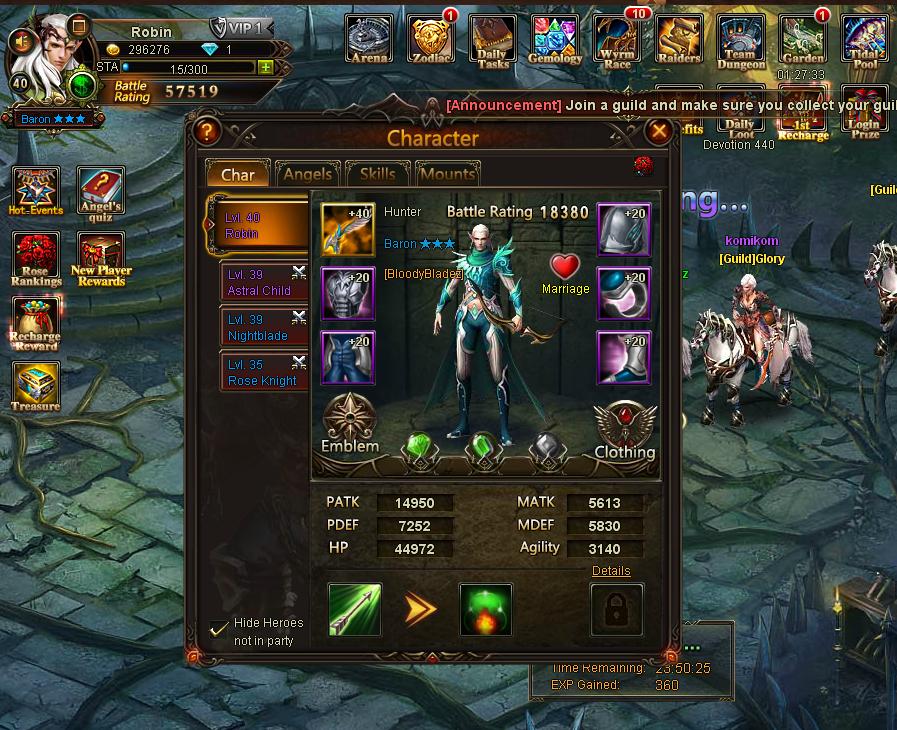Open the Zodiac event icon
Screen dimensions: 897x730
[x=432, y=40]
